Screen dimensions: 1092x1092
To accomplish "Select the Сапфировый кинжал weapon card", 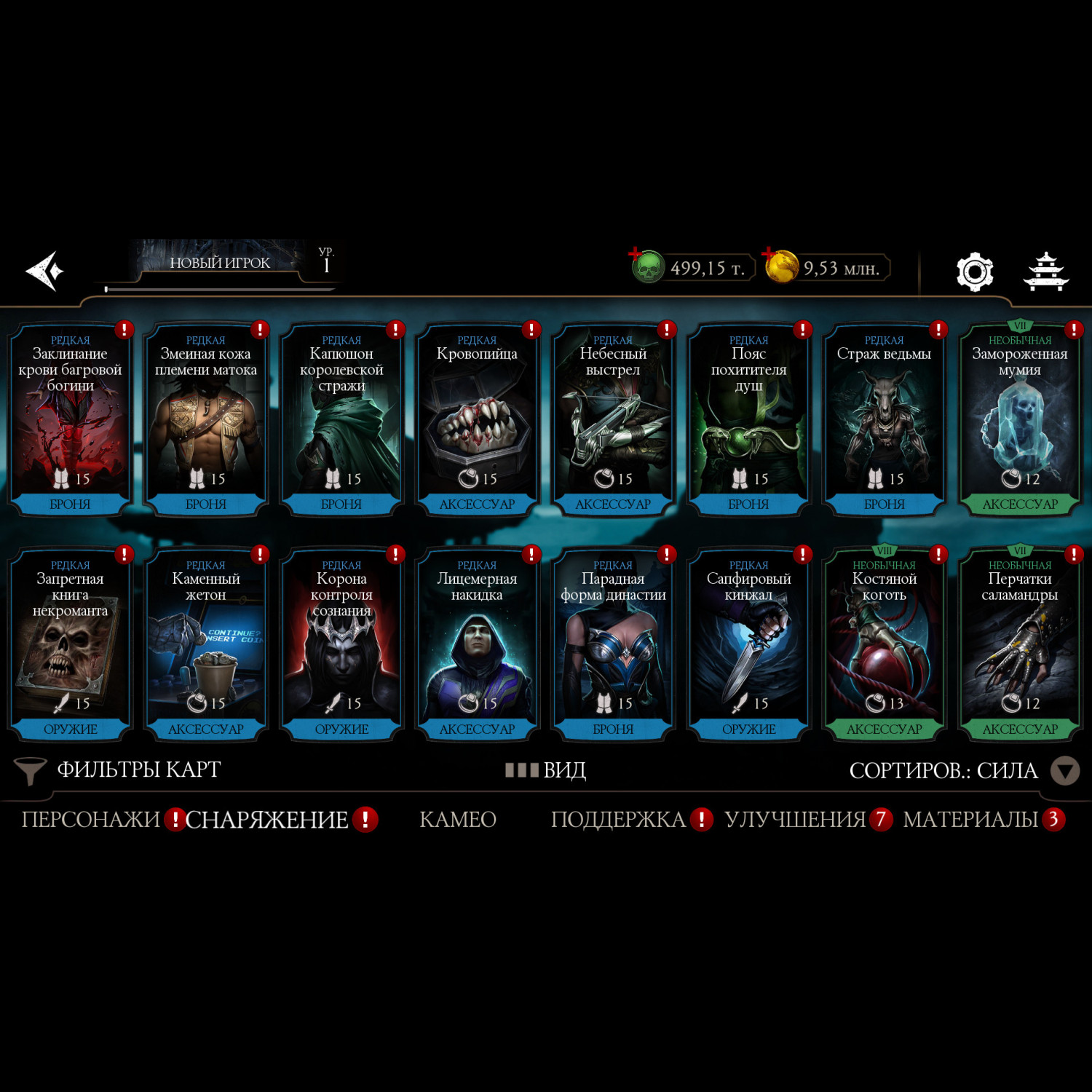I will pyautogui.click(x=748, y=645).
